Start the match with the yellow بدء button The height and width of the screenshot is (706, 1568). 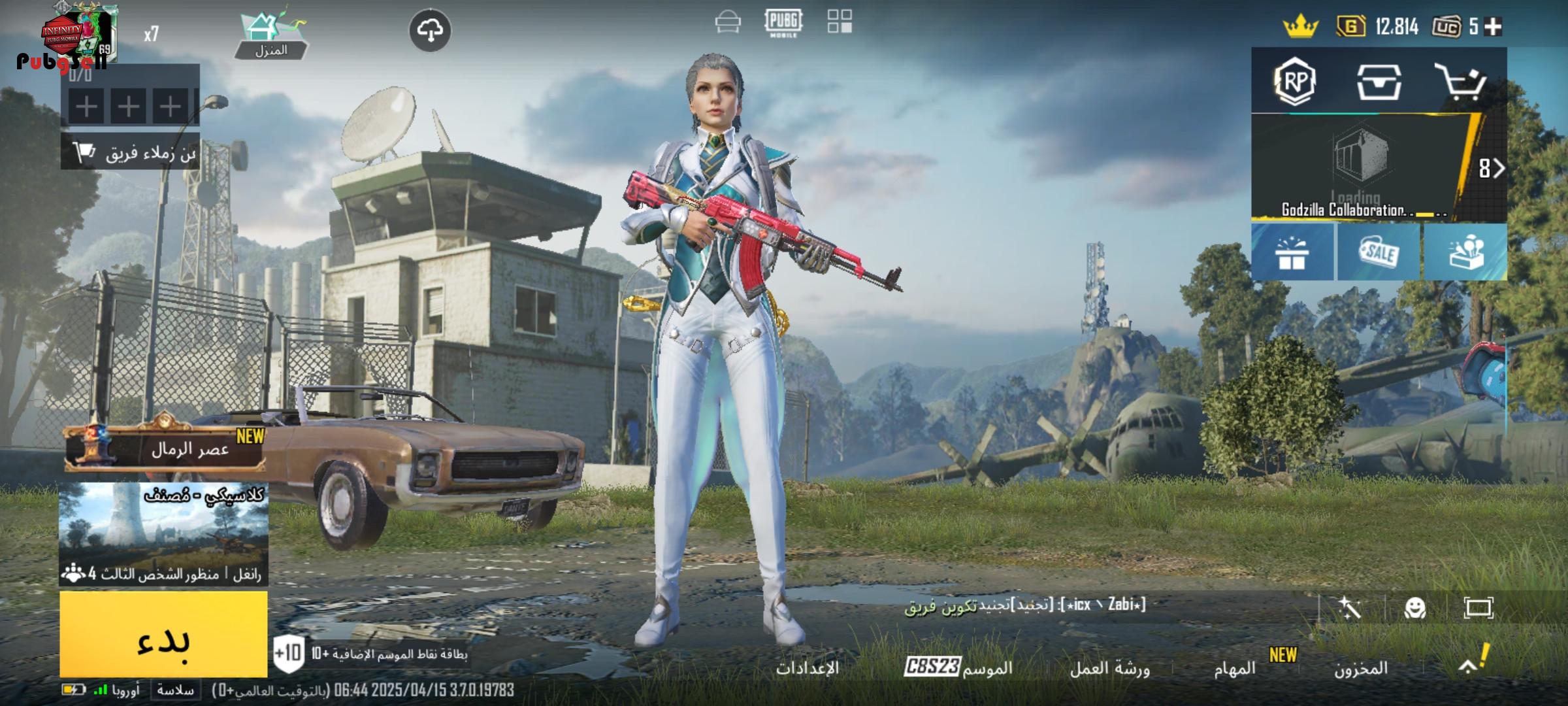[163, 633]
